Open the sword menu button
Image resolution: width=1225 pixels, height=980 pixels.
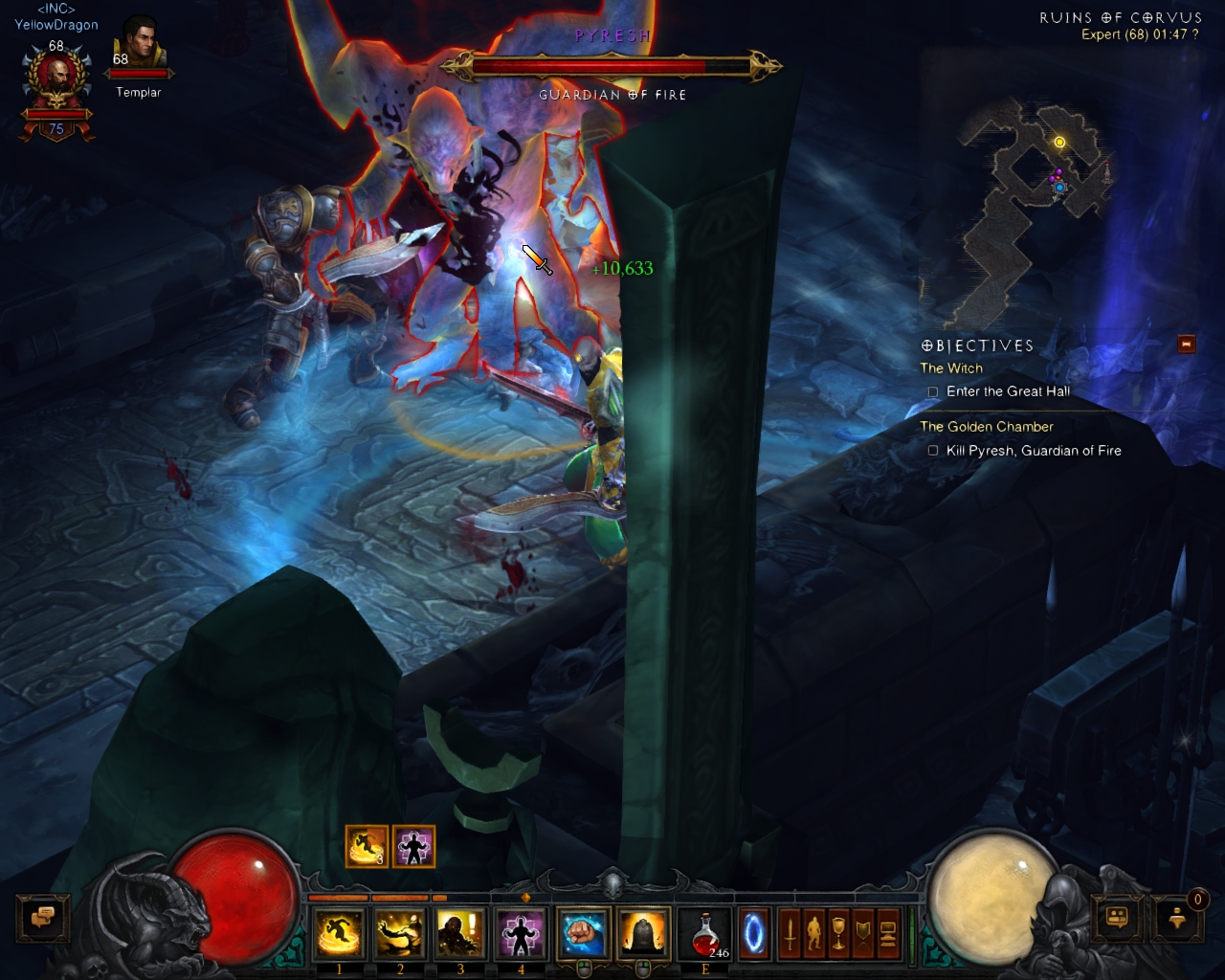coord(790,933)
